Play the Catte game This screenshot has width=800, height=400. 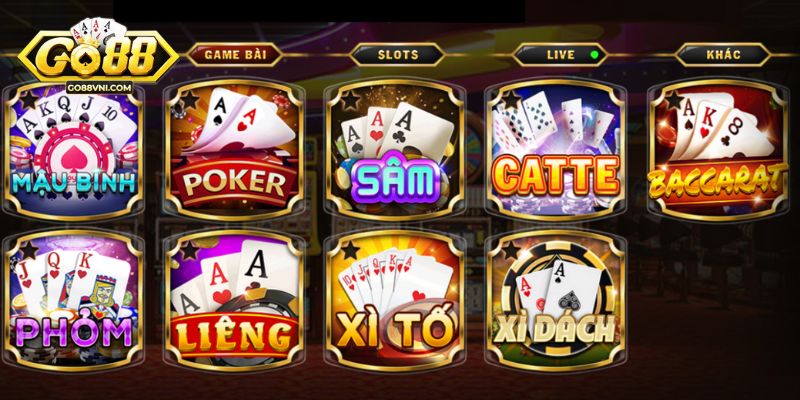(554, 150)
